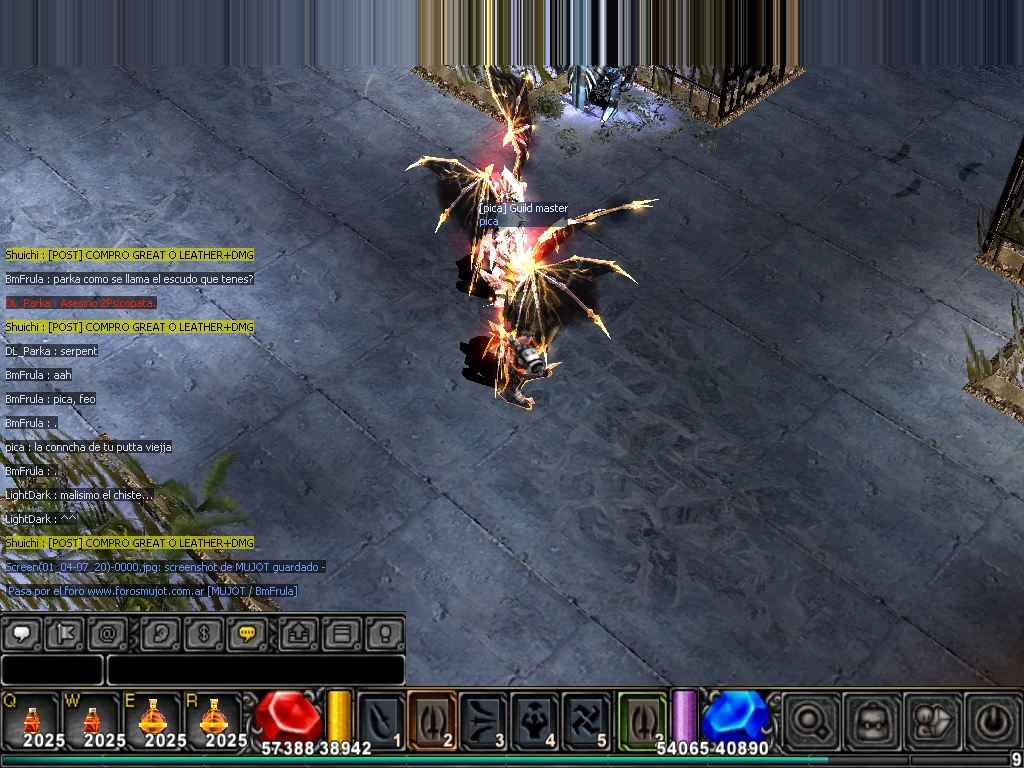
Task: Toggle the @ guild chat button
Action: (107, 633)
